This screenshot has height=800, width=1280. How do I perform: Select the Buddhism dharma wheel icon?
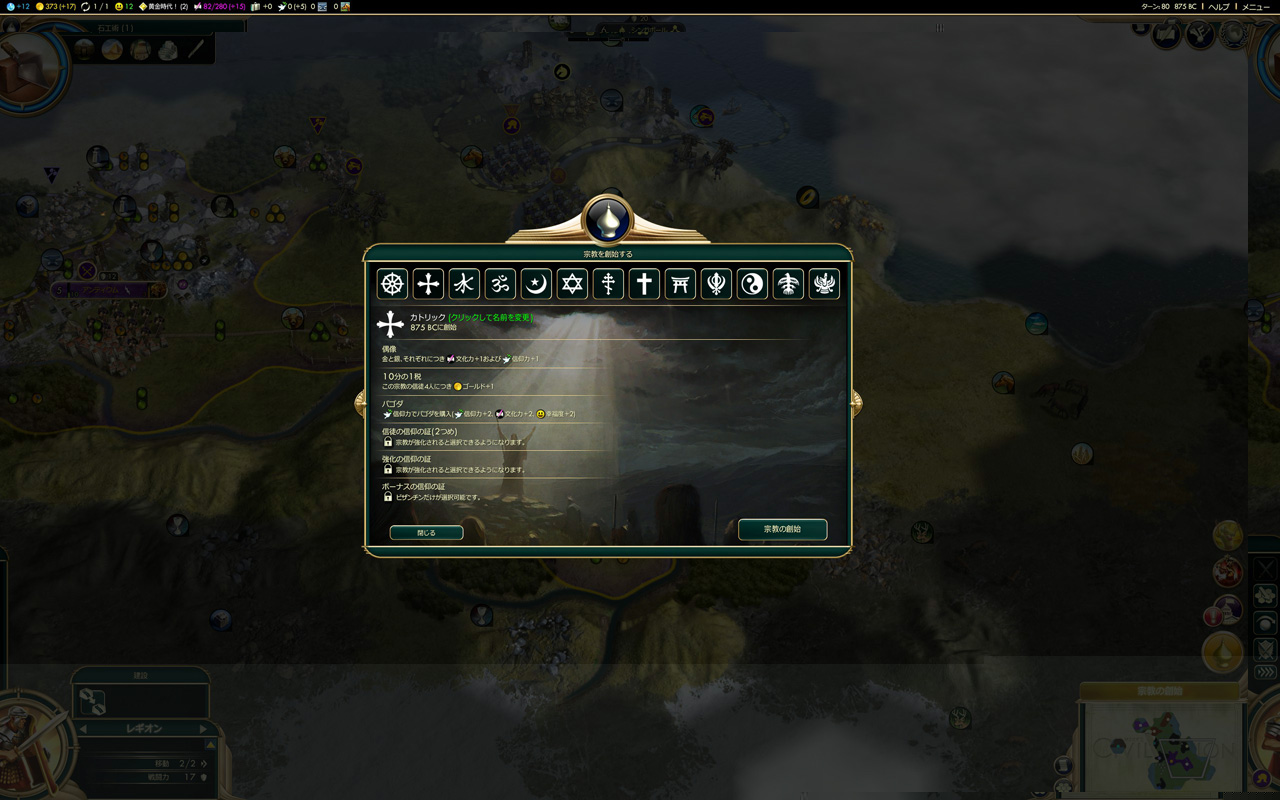[392, 284]
